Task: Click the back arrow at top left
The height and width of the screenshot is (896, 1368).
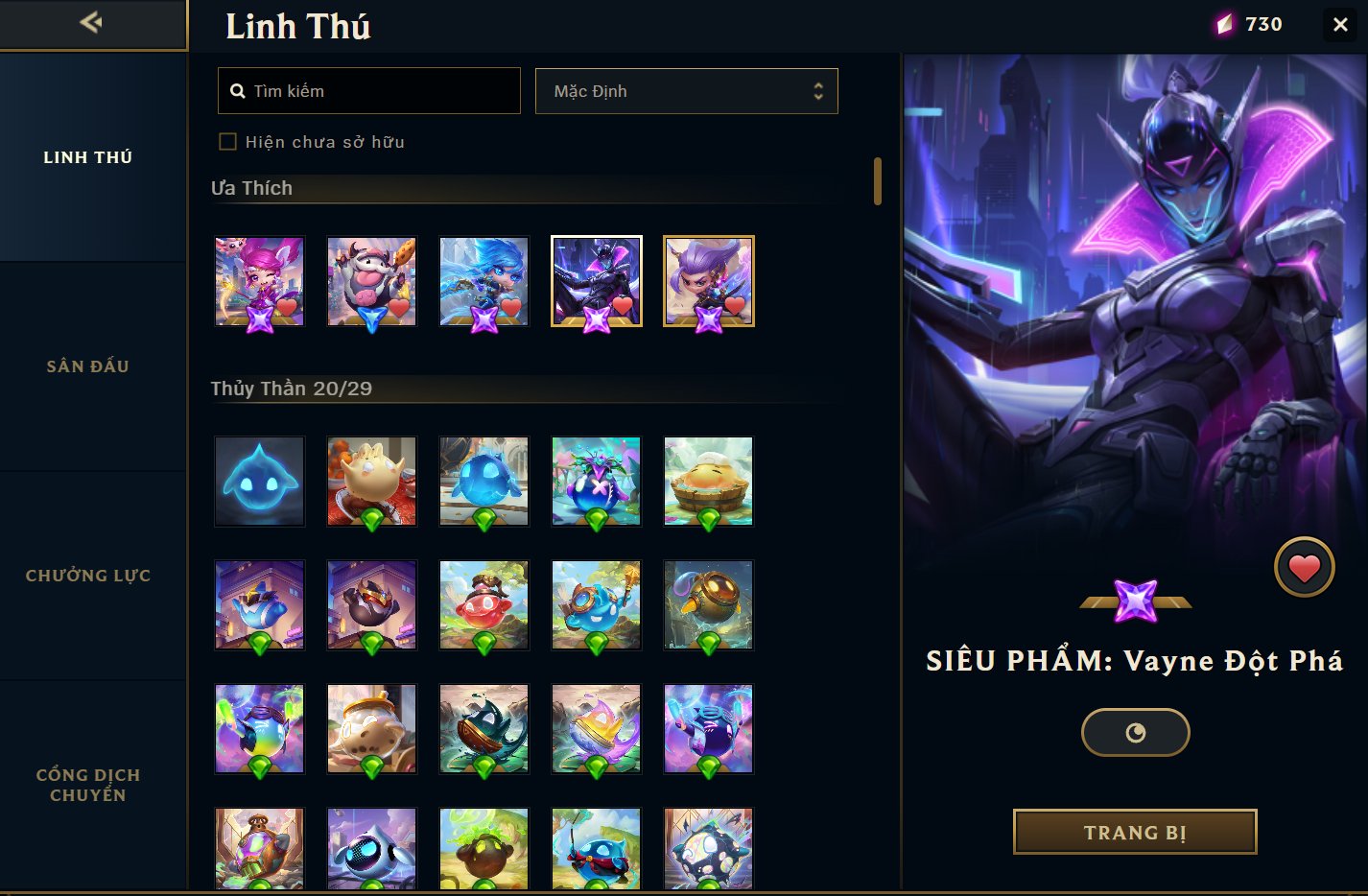Action: click(x=92, y=23)
